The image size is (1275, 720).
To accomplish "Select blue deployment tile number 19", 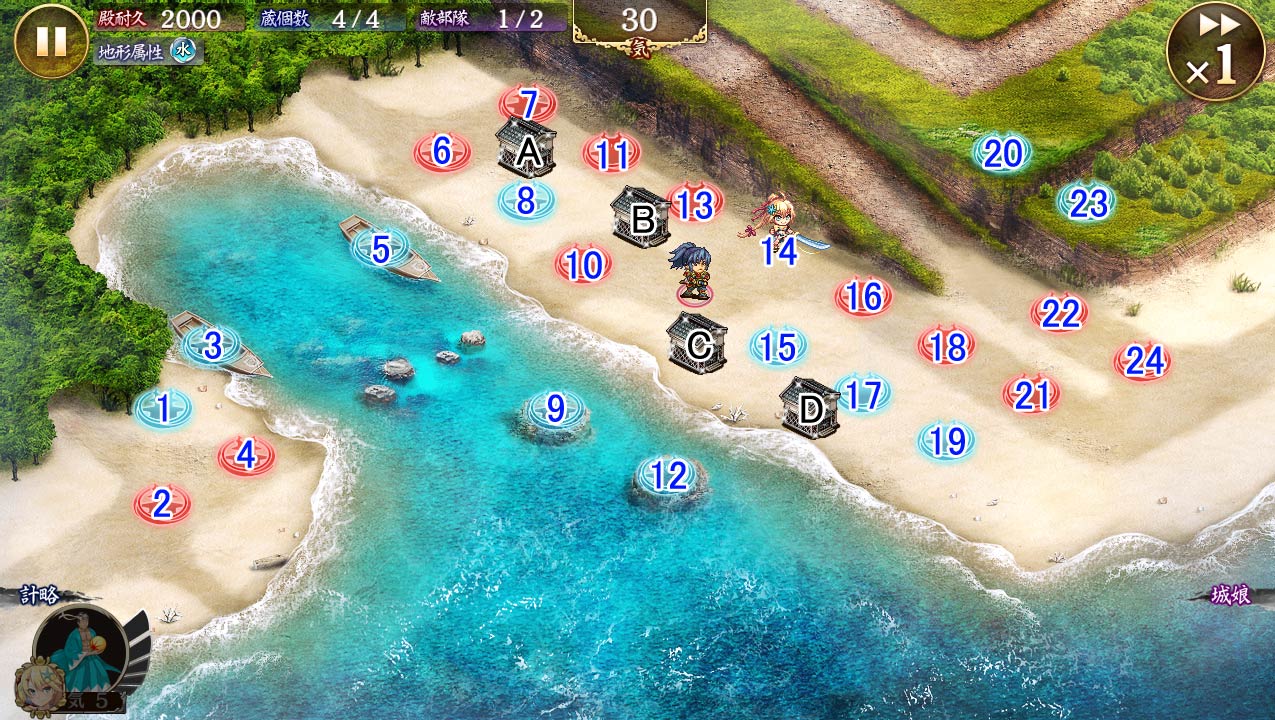I will (946, 440).
